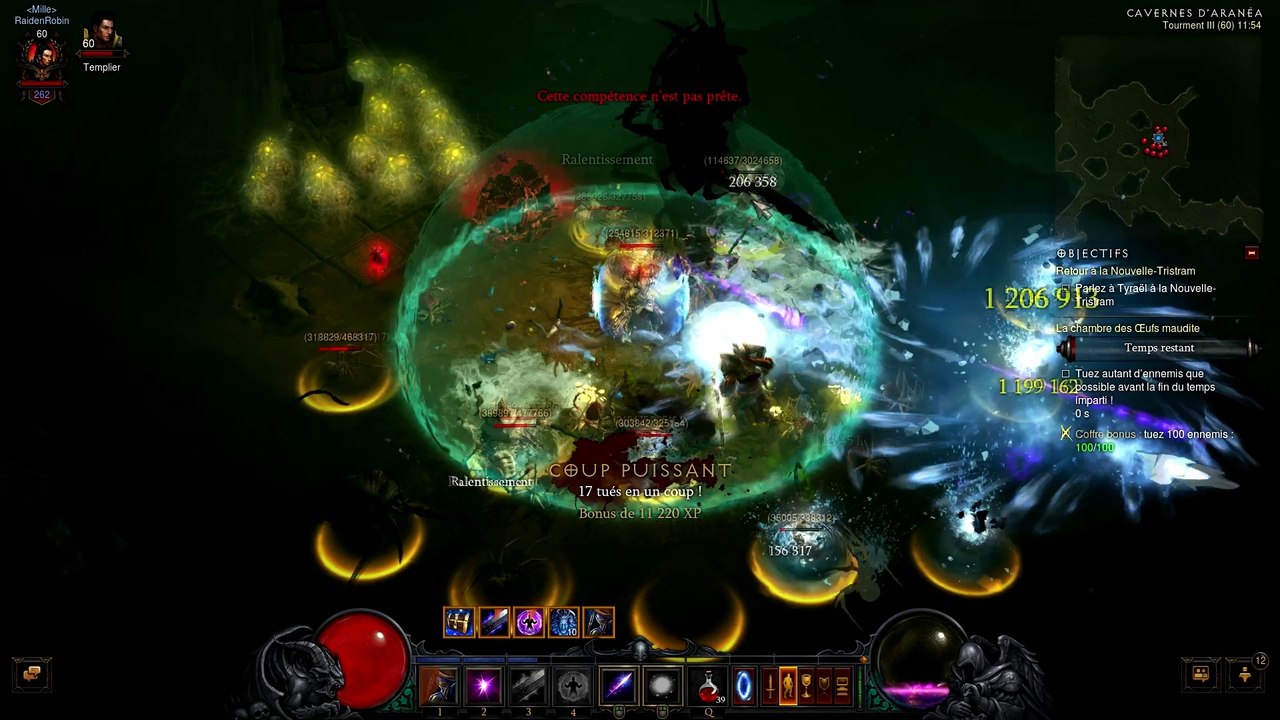Image resolution: width=1280 pixels, height=720 pixels.
Task: Use the white orb right-mouse skill
Action: [x=661, y=686]
